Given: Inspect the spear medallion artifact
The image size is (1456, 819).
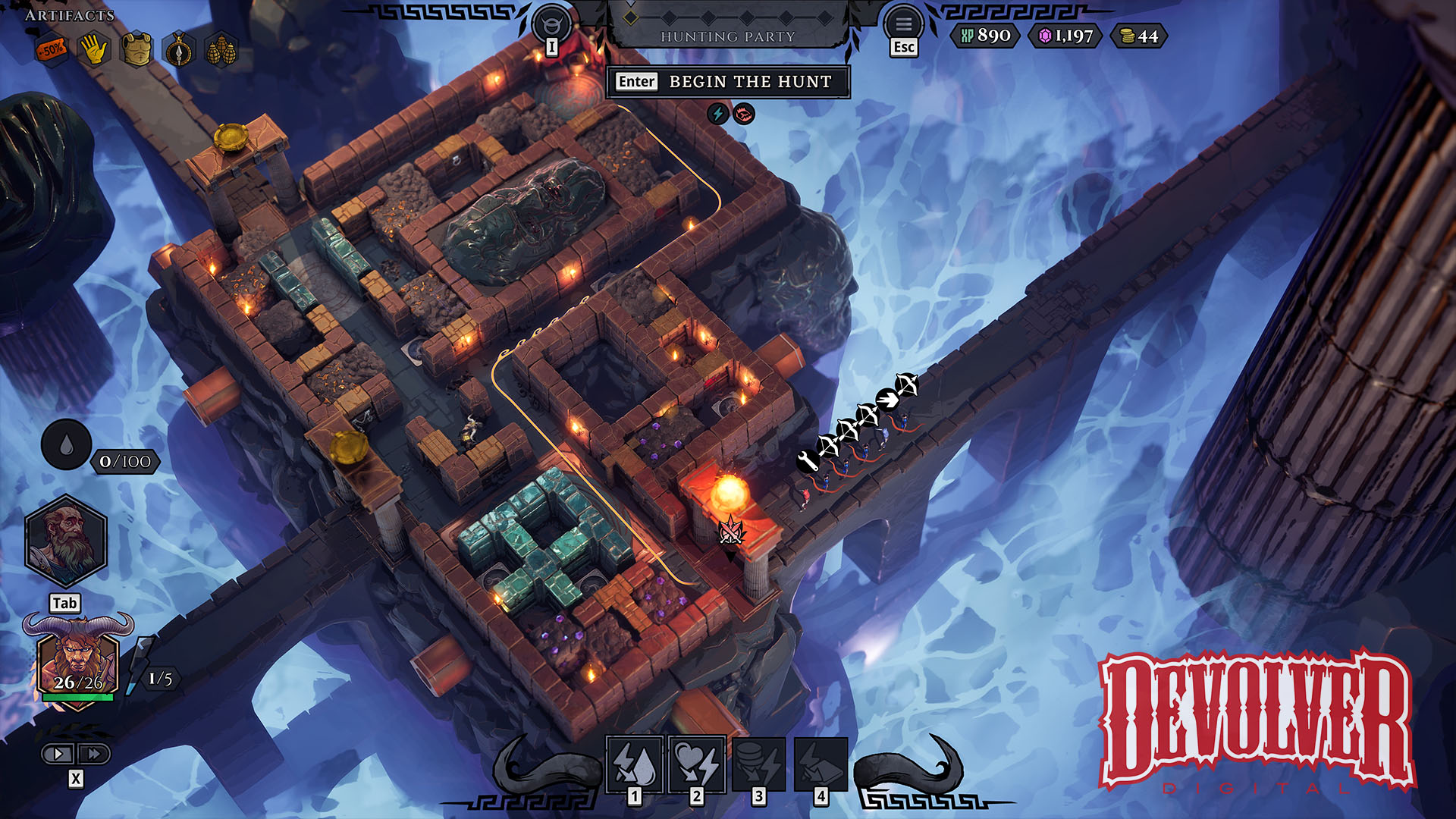Looking at the screenshot, I should click(179, 52).
